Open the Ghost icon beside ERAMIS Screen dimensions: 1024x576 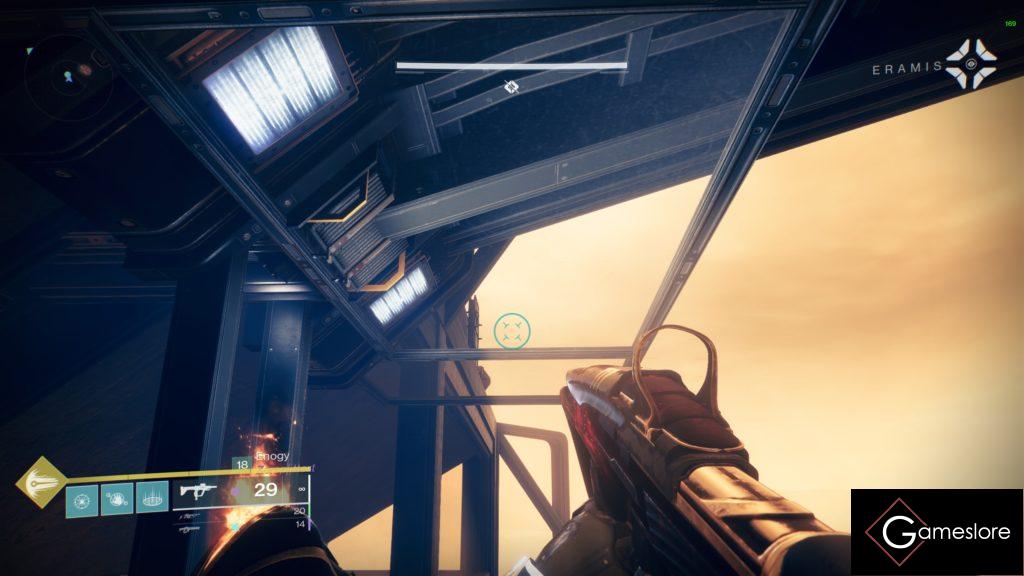point(969,62)
